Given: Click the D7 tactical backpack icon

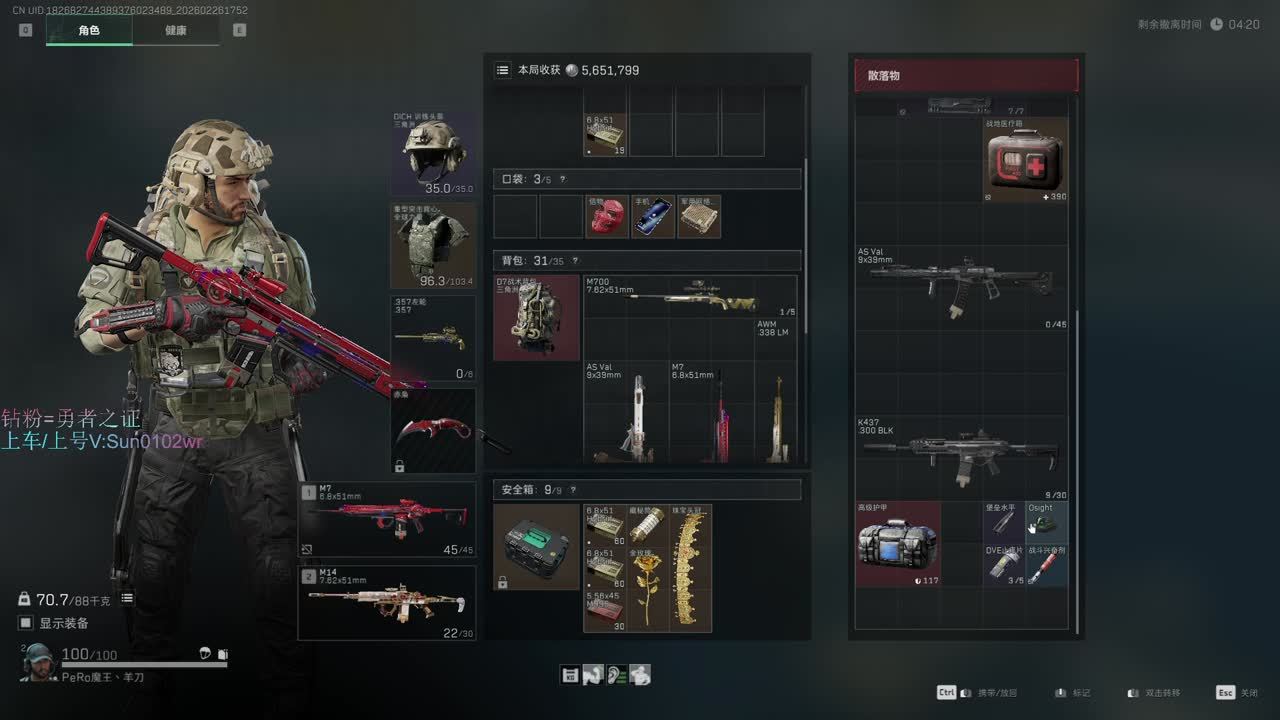Looking at the screenshot, I should tap(537, 318).
